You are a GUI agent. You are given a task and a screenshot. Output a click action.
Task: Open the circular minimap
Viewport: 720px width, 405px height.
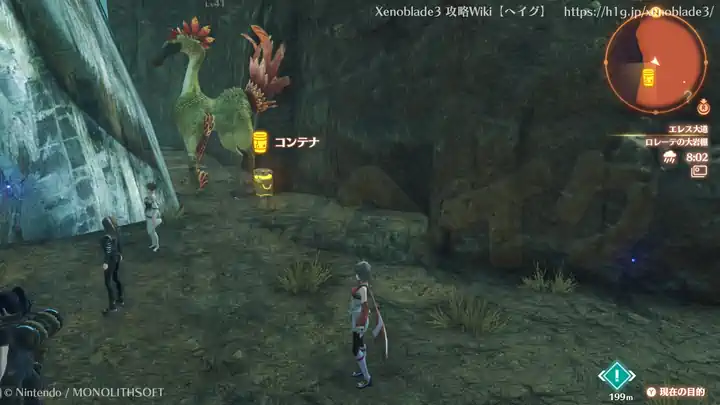(655, 62)
